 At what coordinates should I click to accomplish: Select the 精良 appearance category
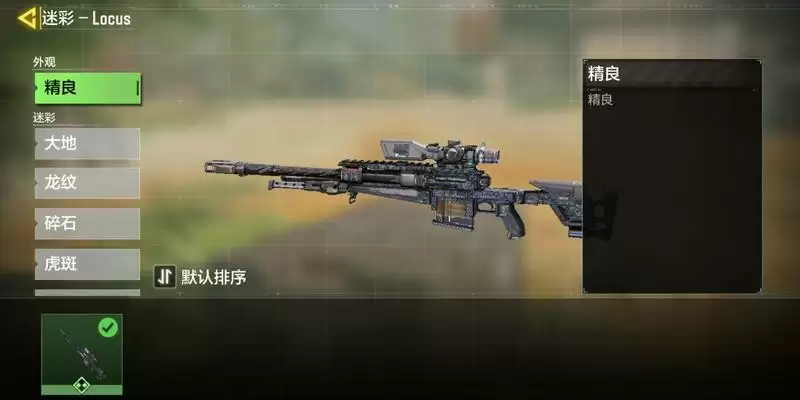87,88
